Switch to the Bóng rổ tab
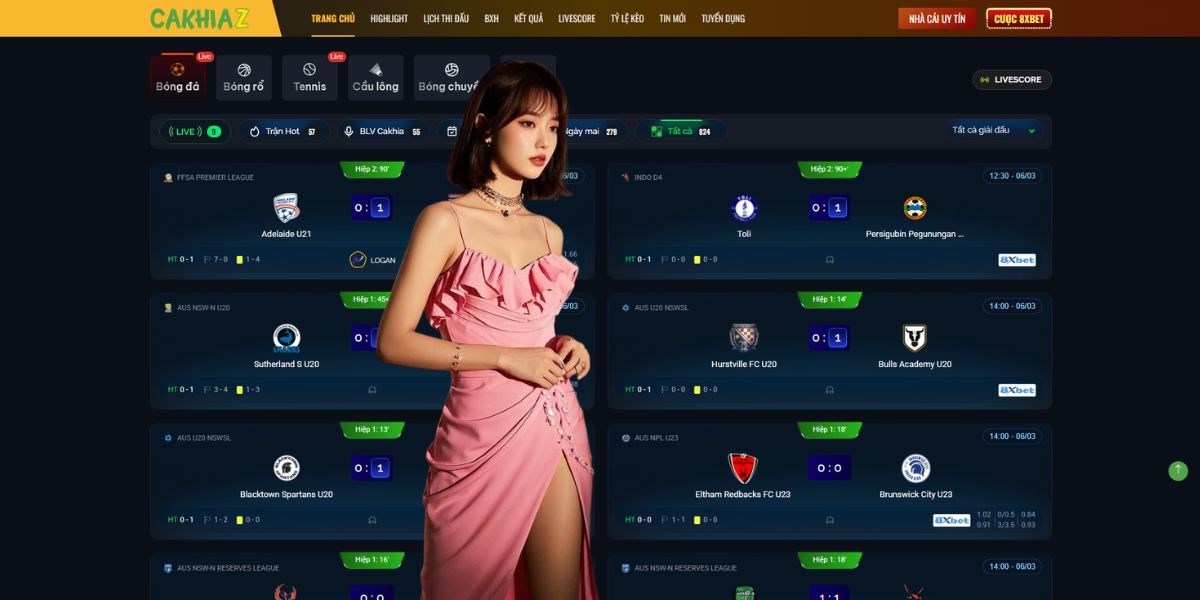The height and width of the screenshot is (600, 1200). 243,78
